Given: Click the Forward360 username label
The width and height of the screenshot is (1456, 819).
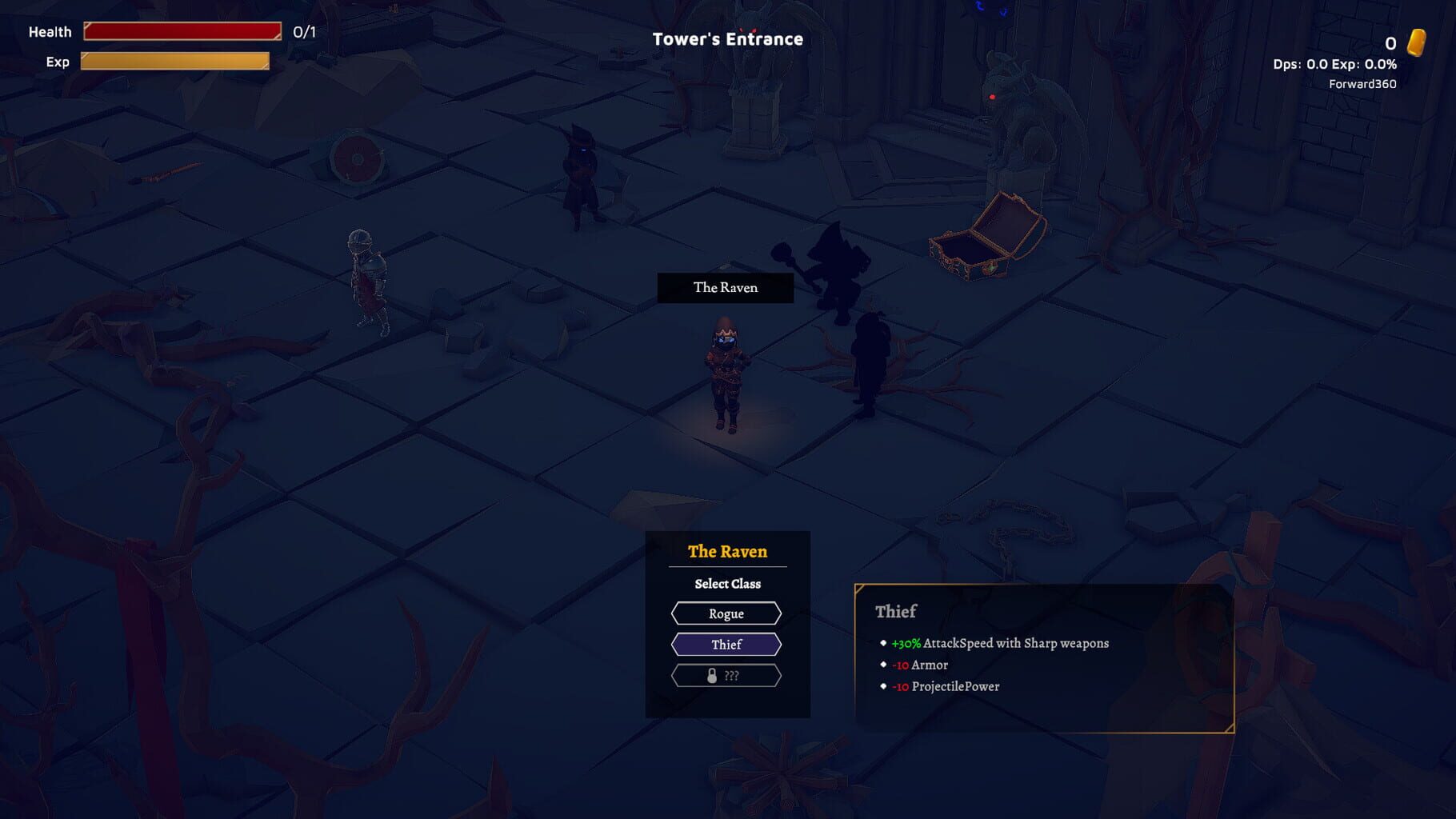Looking at the screenshot, I should (x=1362, y=82).
